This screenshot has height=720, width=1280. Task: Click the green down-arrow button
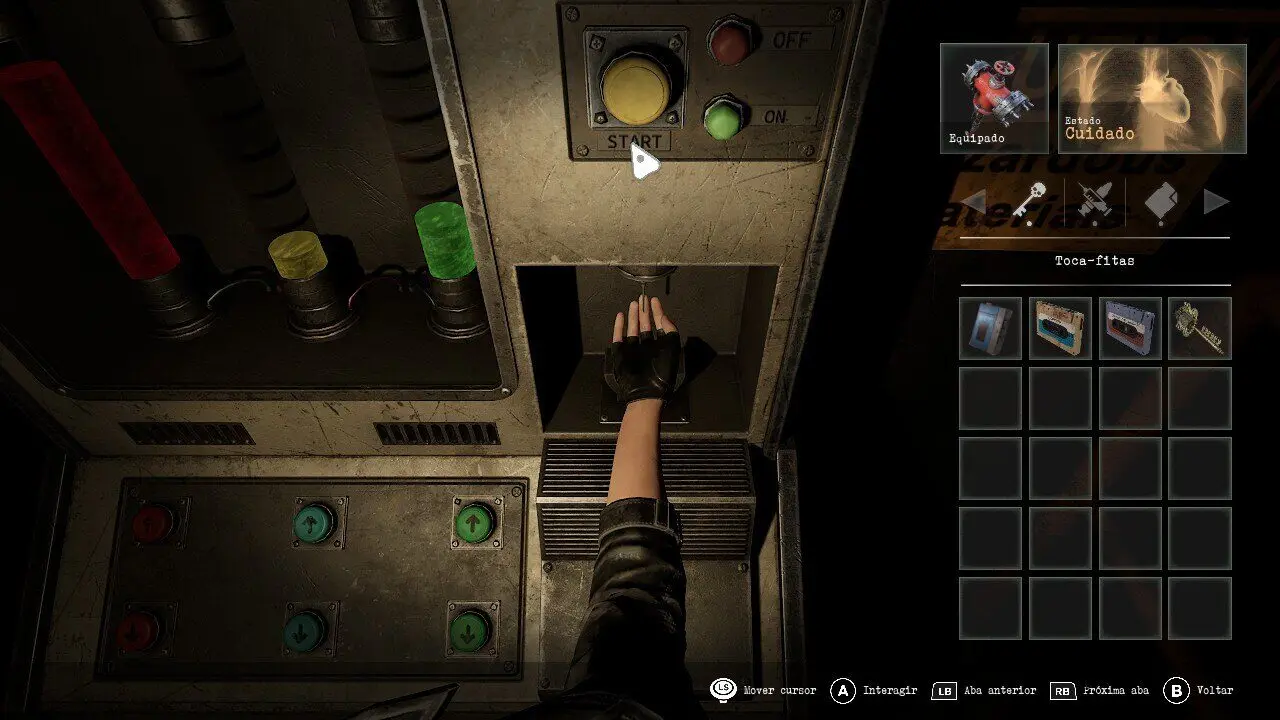(x=467, y=629)
